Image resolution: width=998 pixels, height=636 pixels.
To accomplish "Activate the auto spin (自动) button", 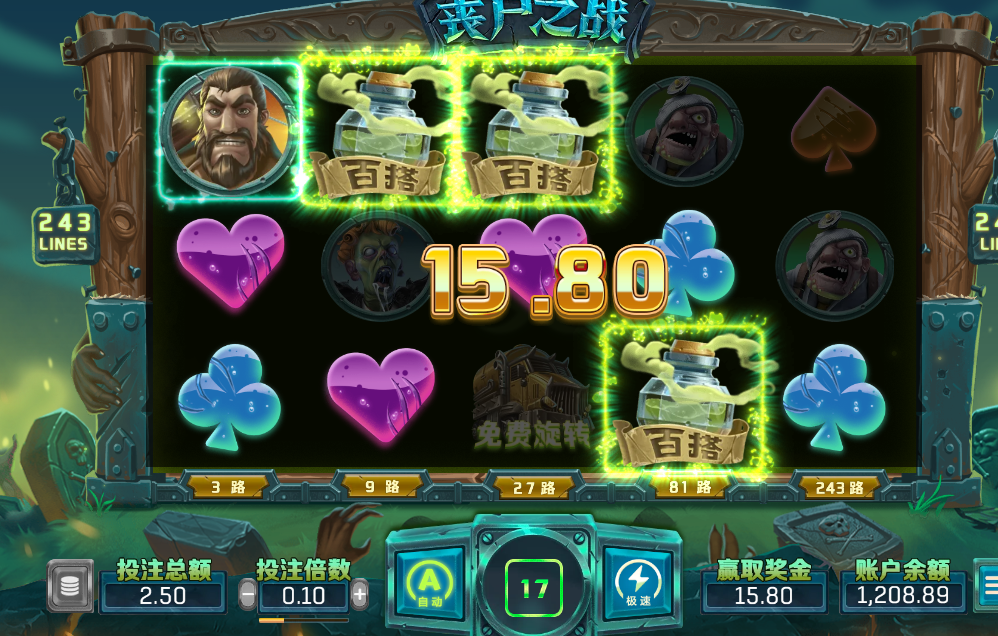I will click(x=428, y=583).
